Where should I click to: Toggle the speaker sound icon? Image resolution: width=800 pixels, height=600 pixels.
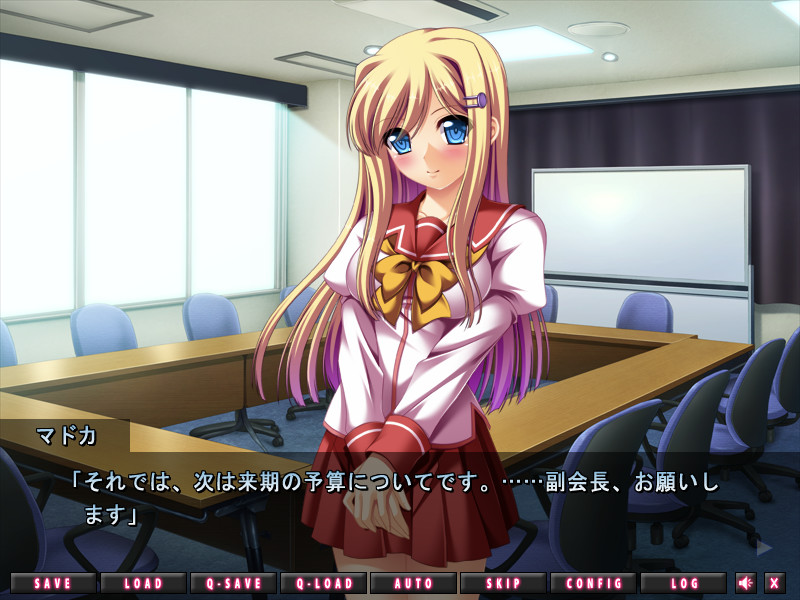pyautogui.click(x=746, y=583)
